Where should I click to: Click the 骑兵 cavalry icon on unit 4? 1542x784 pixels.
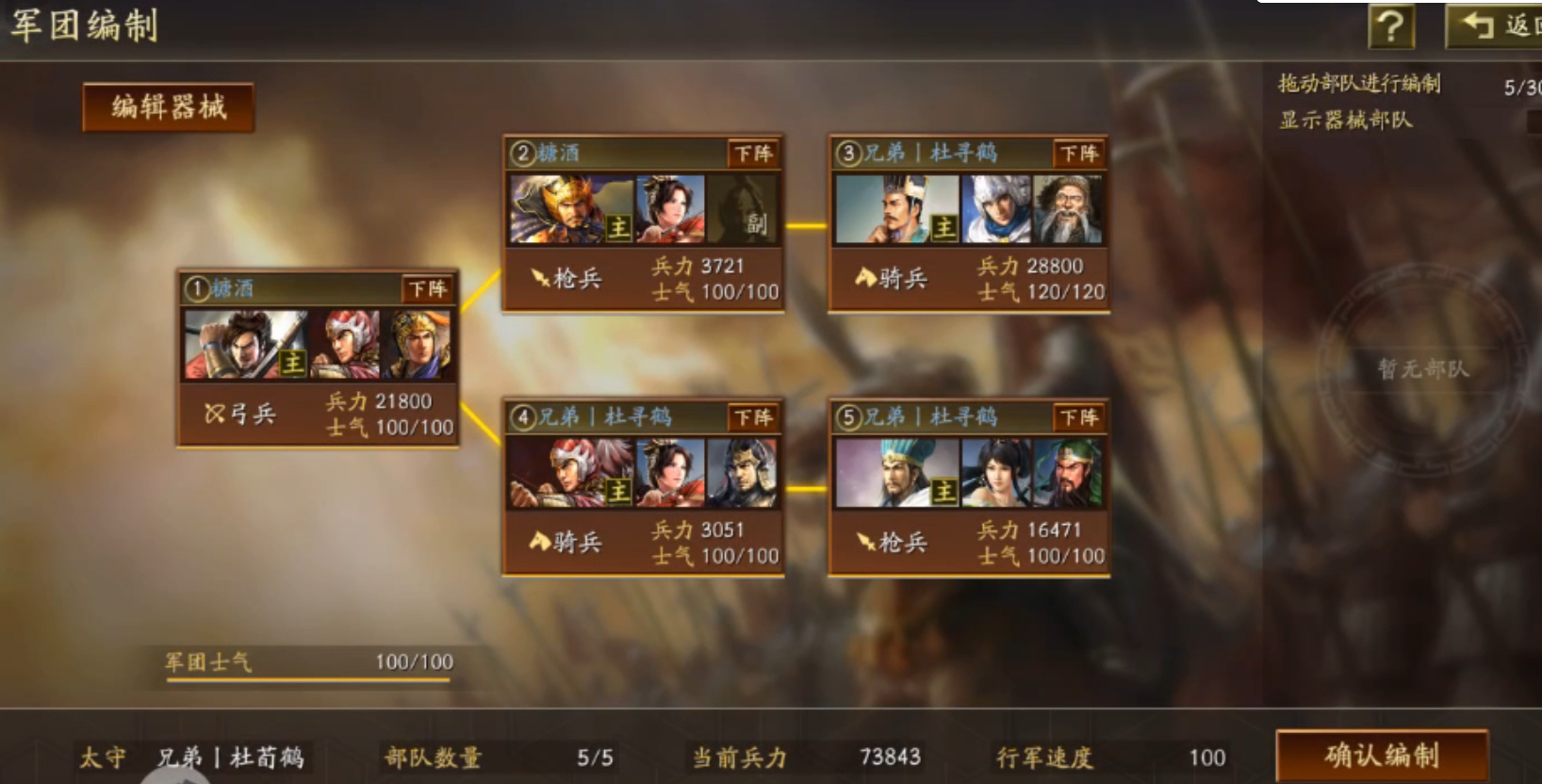coord(540,541)
